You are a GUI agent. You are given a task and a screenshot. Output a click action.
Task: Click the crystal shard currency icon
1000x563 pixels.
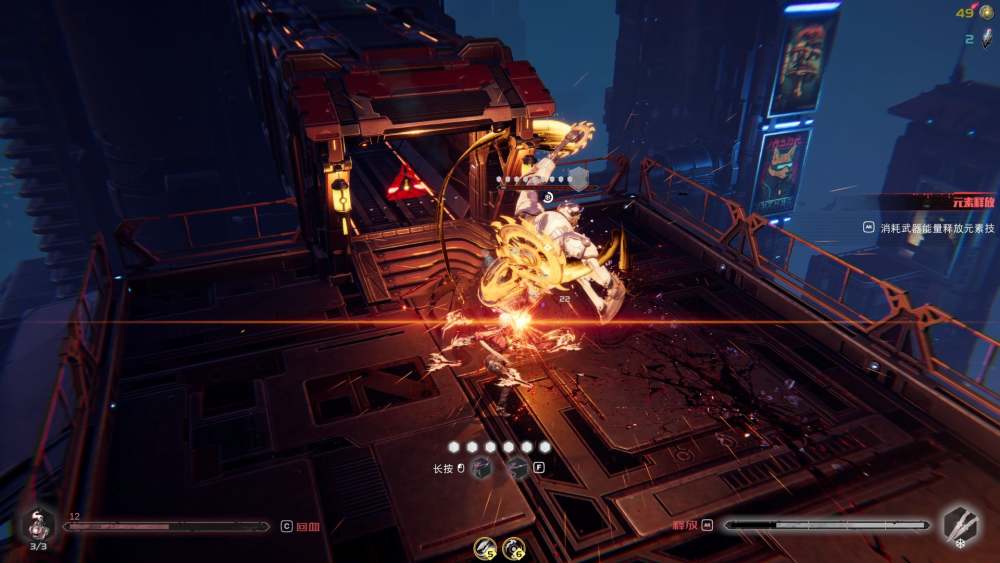coord(985,39)
